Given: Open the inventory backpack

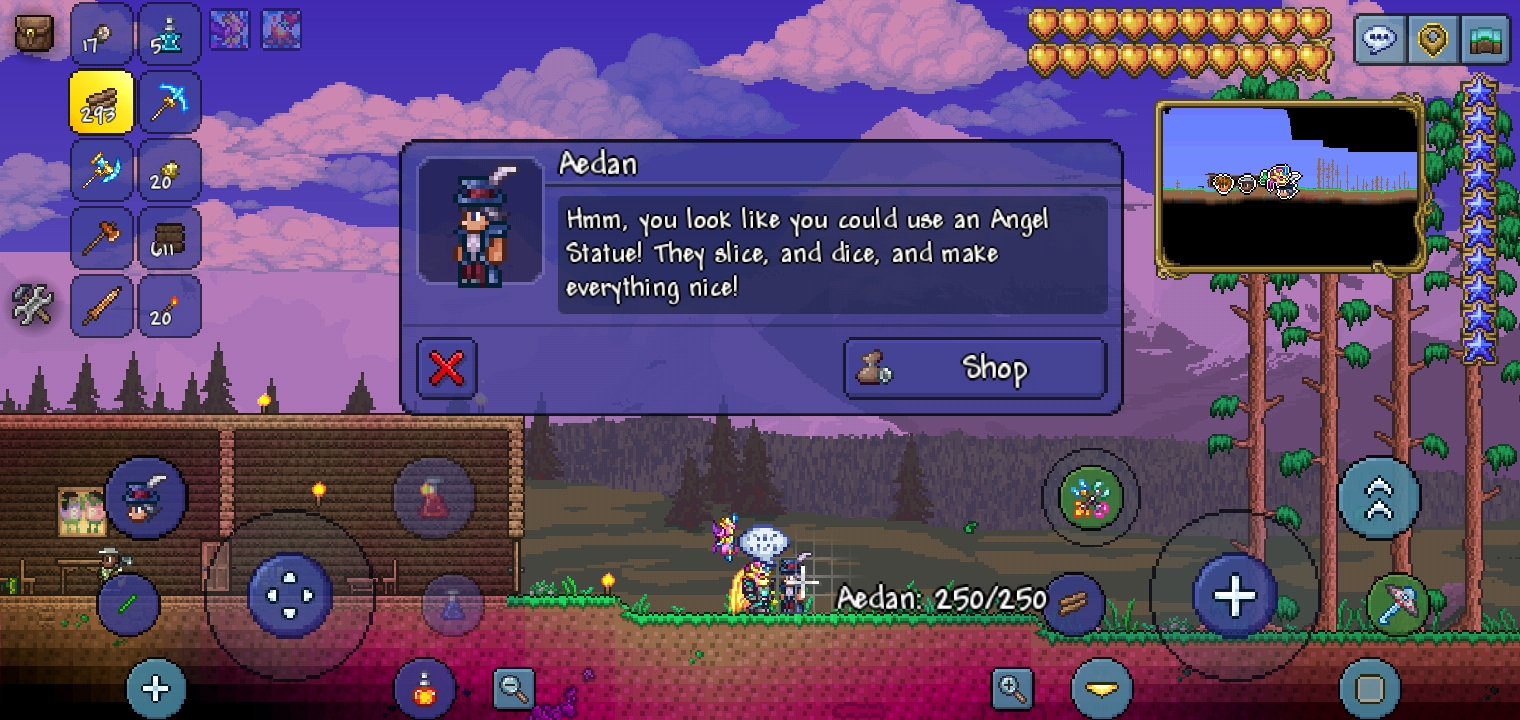Looking at the screenshot, I should (35, 34).
